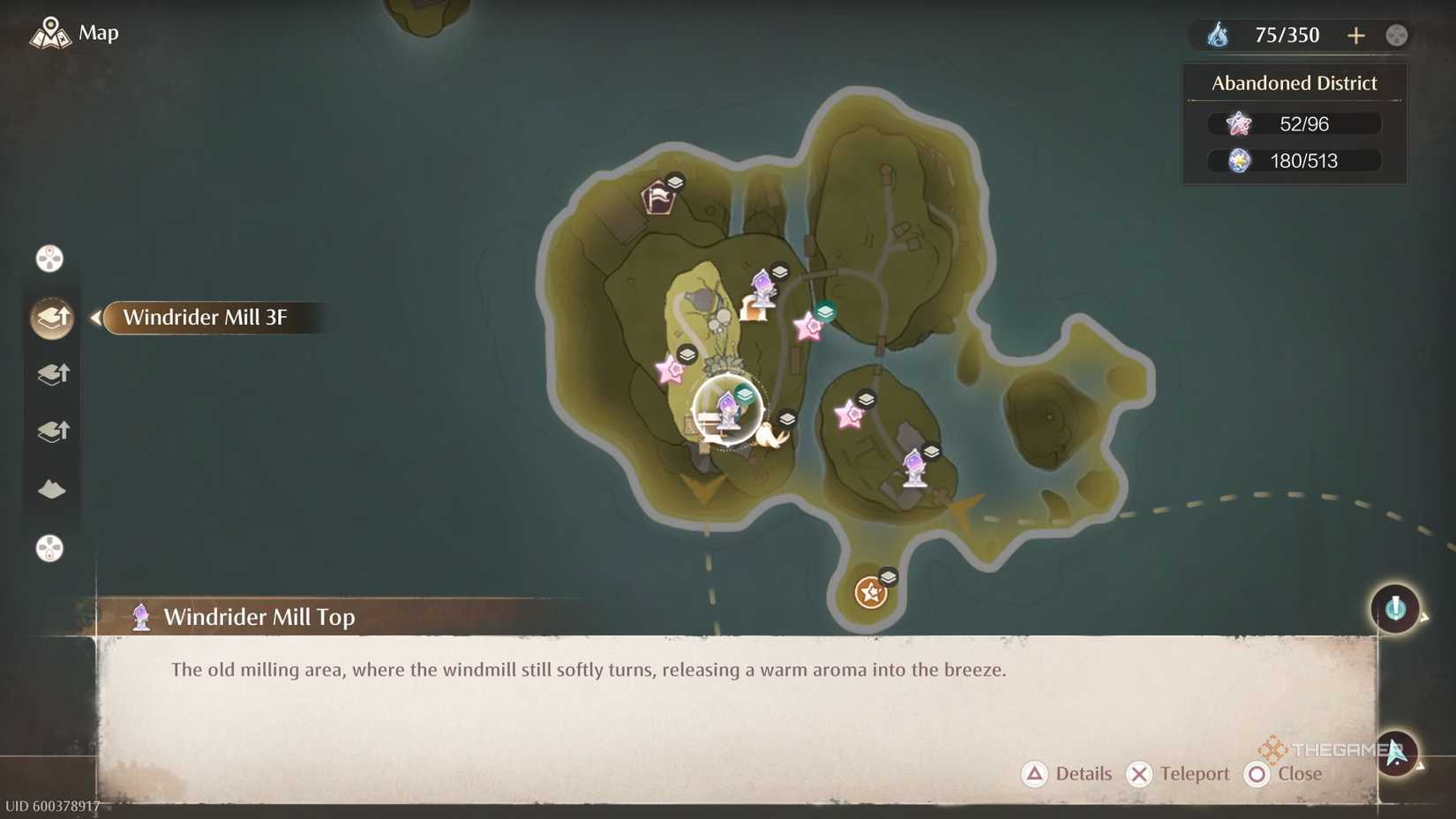Click the 52/96 collectible progress bar
The height and width of the screenshot is (819, 1456).
tap(1294, 124)
